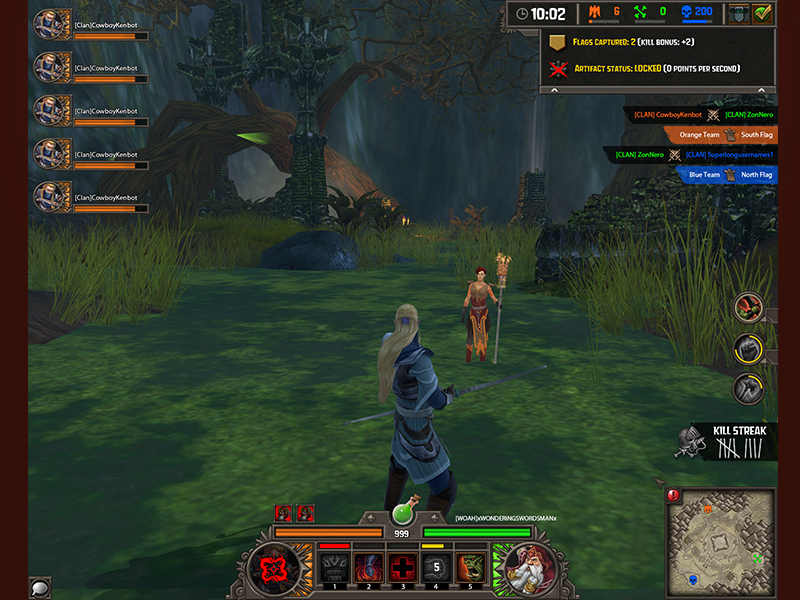Viewport: 800px width, 600px height.
Task: Open the bearded wizard character portrait
Action: [x=530, y=567]
